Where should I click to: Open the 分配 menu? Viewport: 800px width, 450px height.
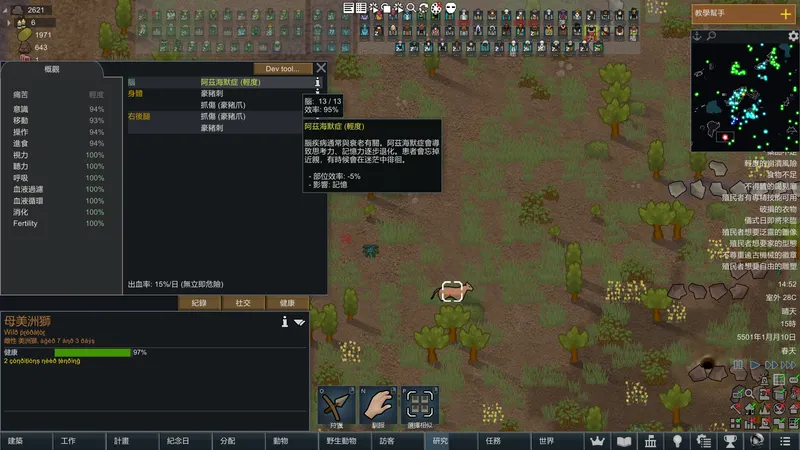(227, 441)
